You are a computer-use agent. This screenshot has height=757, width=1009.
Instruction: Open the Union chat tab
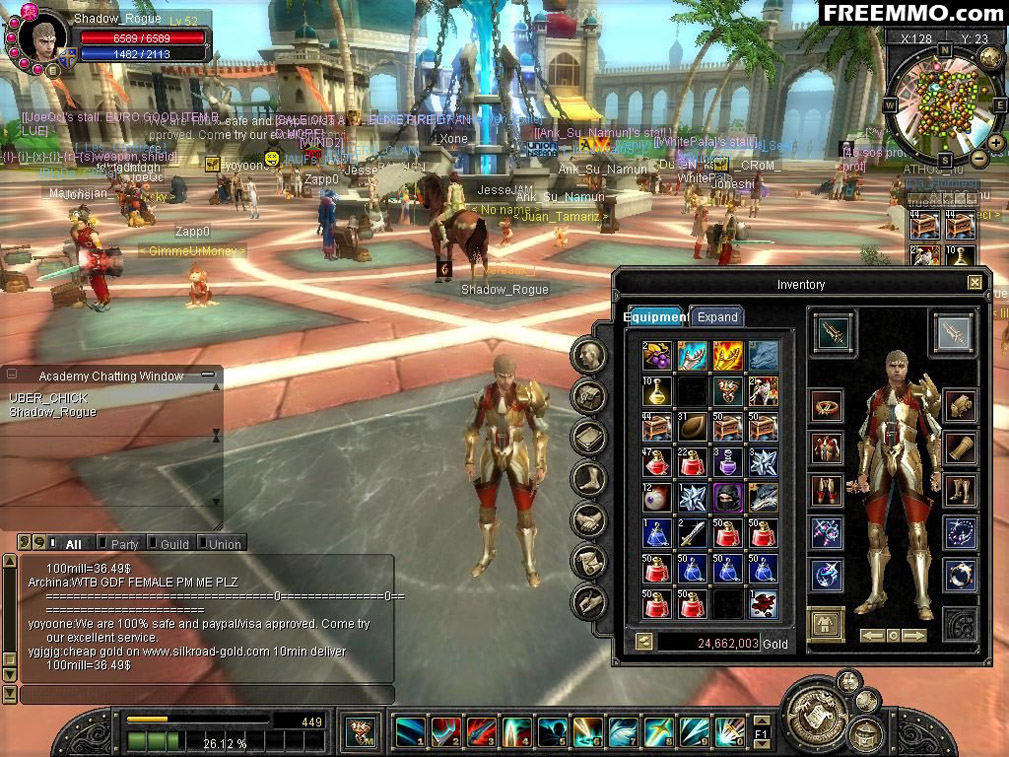tap(224, 544)
